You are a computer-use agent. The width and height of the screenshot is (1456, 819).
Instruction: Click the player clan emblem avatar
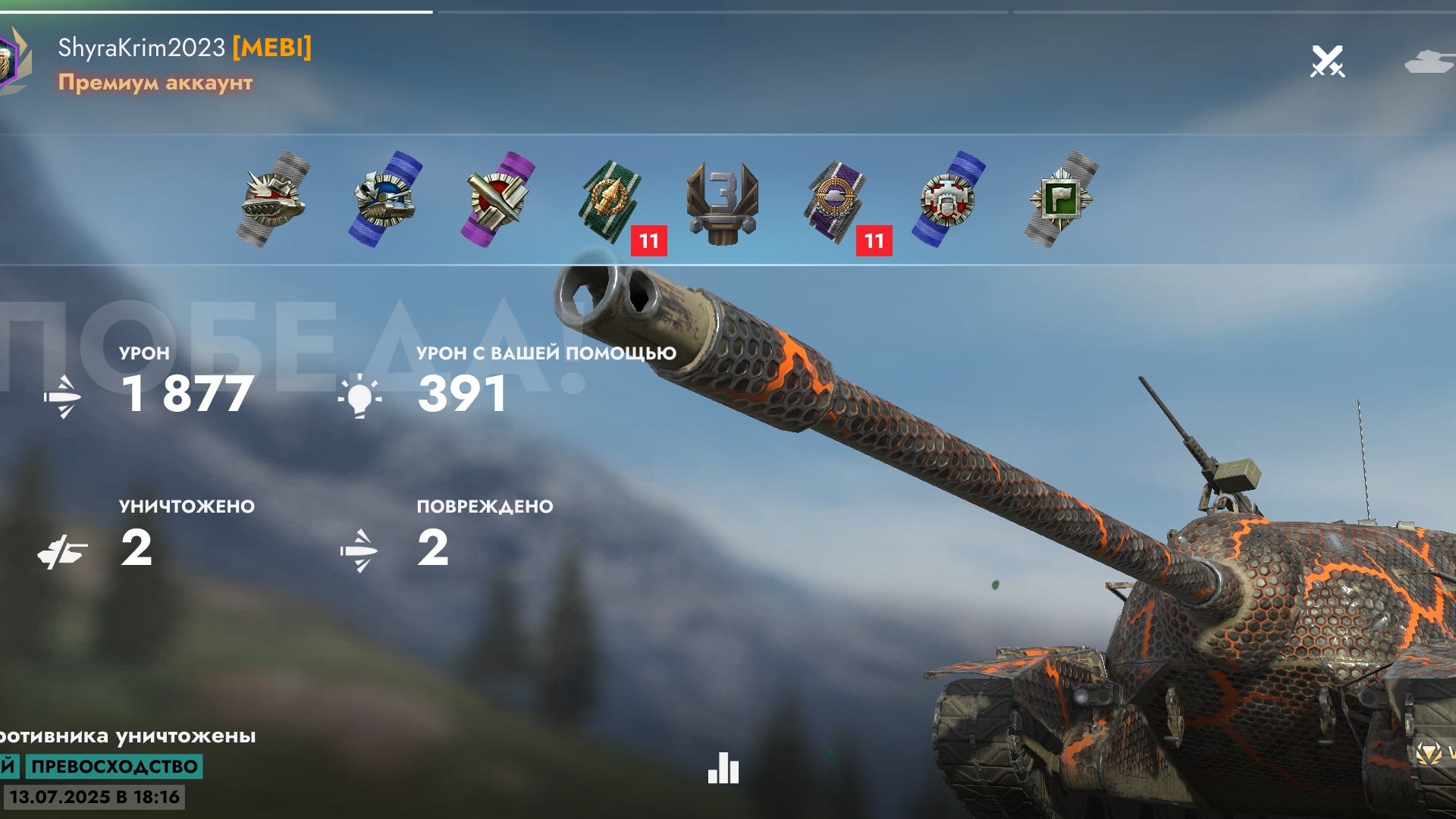(12, 61)
